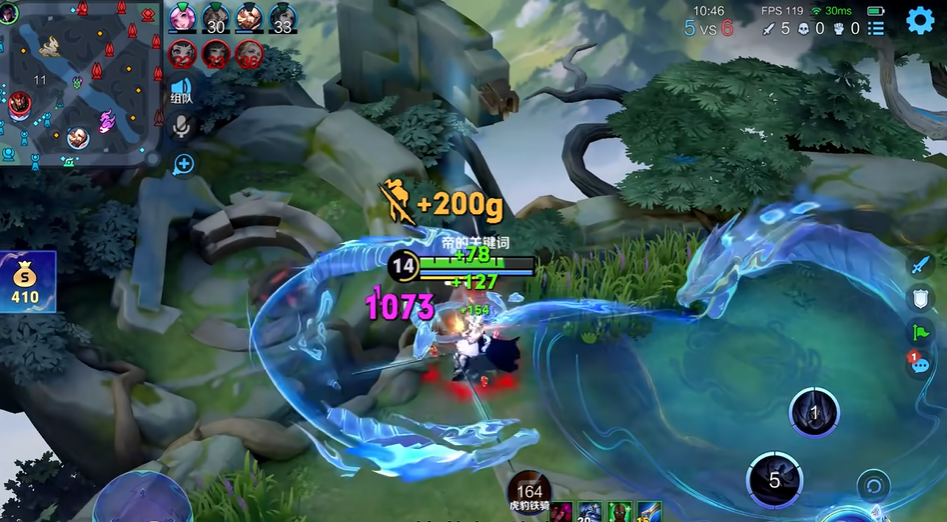The width and height of the screenshot is (947, 522).
Task: Click the minimap
Action: 81,80
